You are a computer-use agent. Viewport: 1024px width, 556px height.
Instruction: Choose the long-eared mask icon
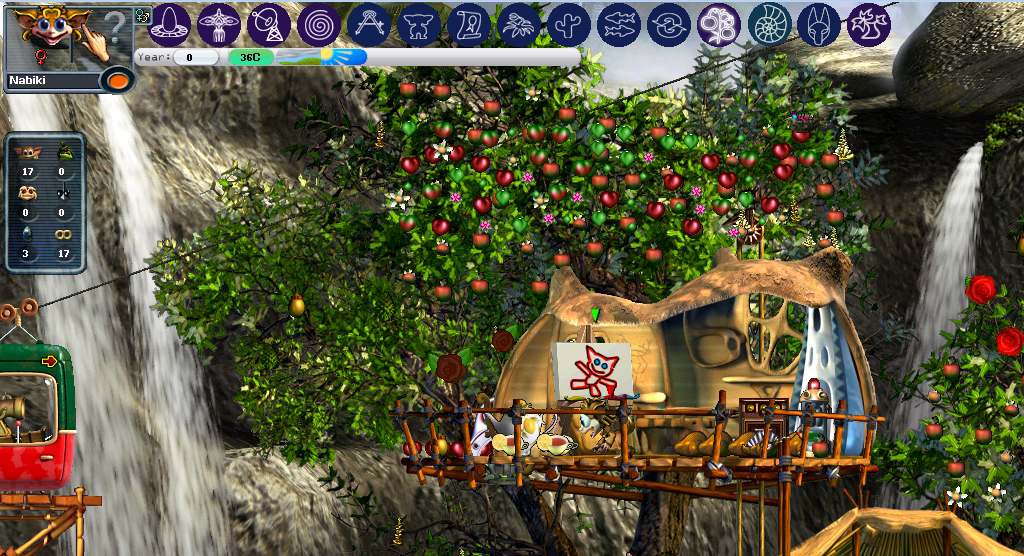coord(819,24)
